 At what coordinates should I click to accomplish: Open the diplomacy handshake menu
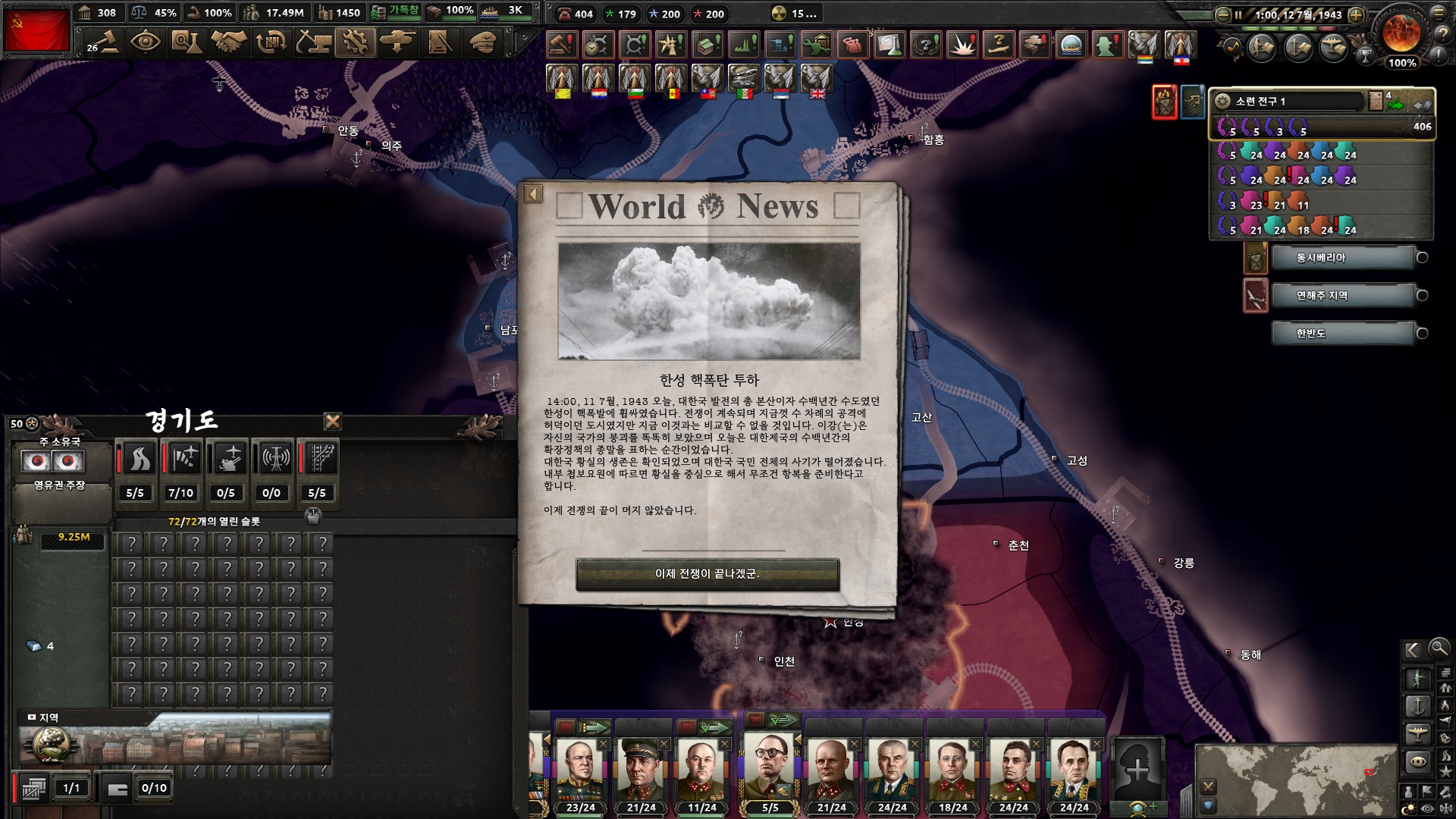click(228, 42)
